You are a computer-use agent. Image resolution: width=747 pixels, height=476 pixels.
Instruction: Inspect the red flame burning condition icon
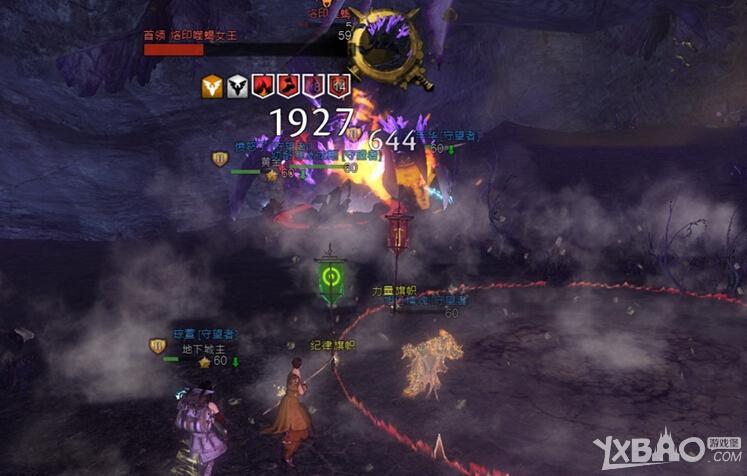click(x=263, y=87)
